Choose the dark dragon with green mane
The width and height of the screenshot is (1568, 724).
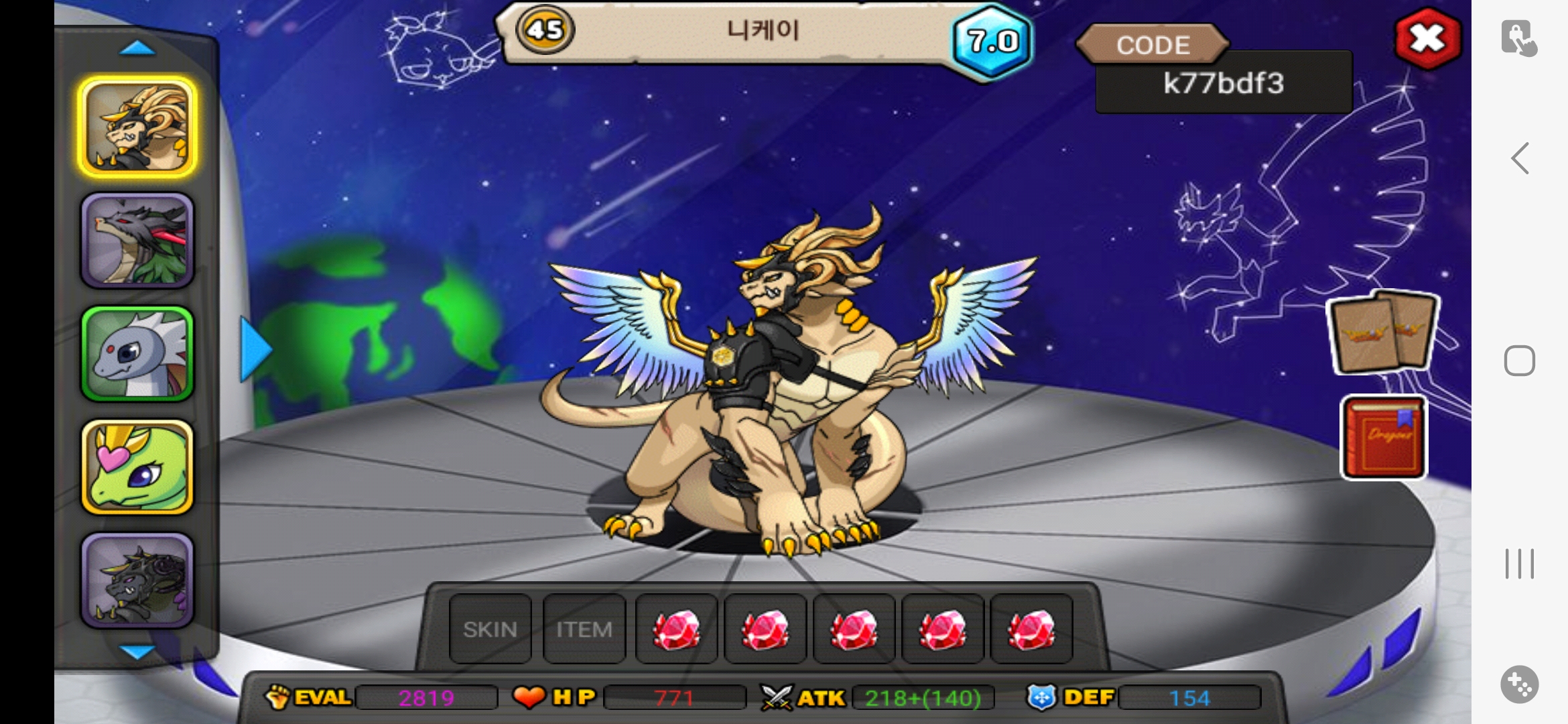pos(137,241)
